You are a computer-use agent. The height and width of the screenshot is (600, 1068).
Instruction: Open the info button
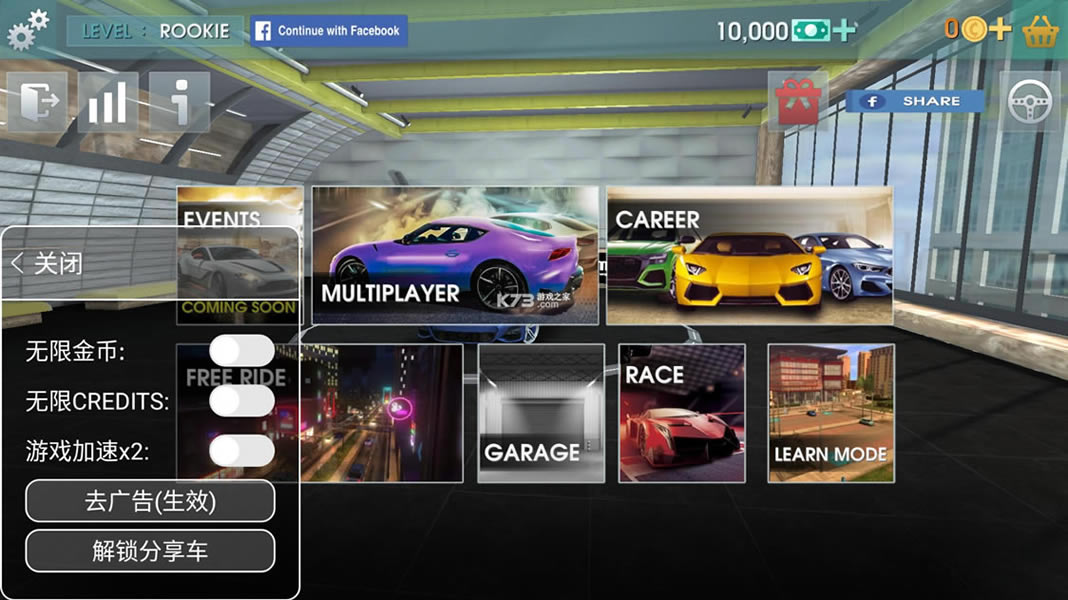point(180,101)
